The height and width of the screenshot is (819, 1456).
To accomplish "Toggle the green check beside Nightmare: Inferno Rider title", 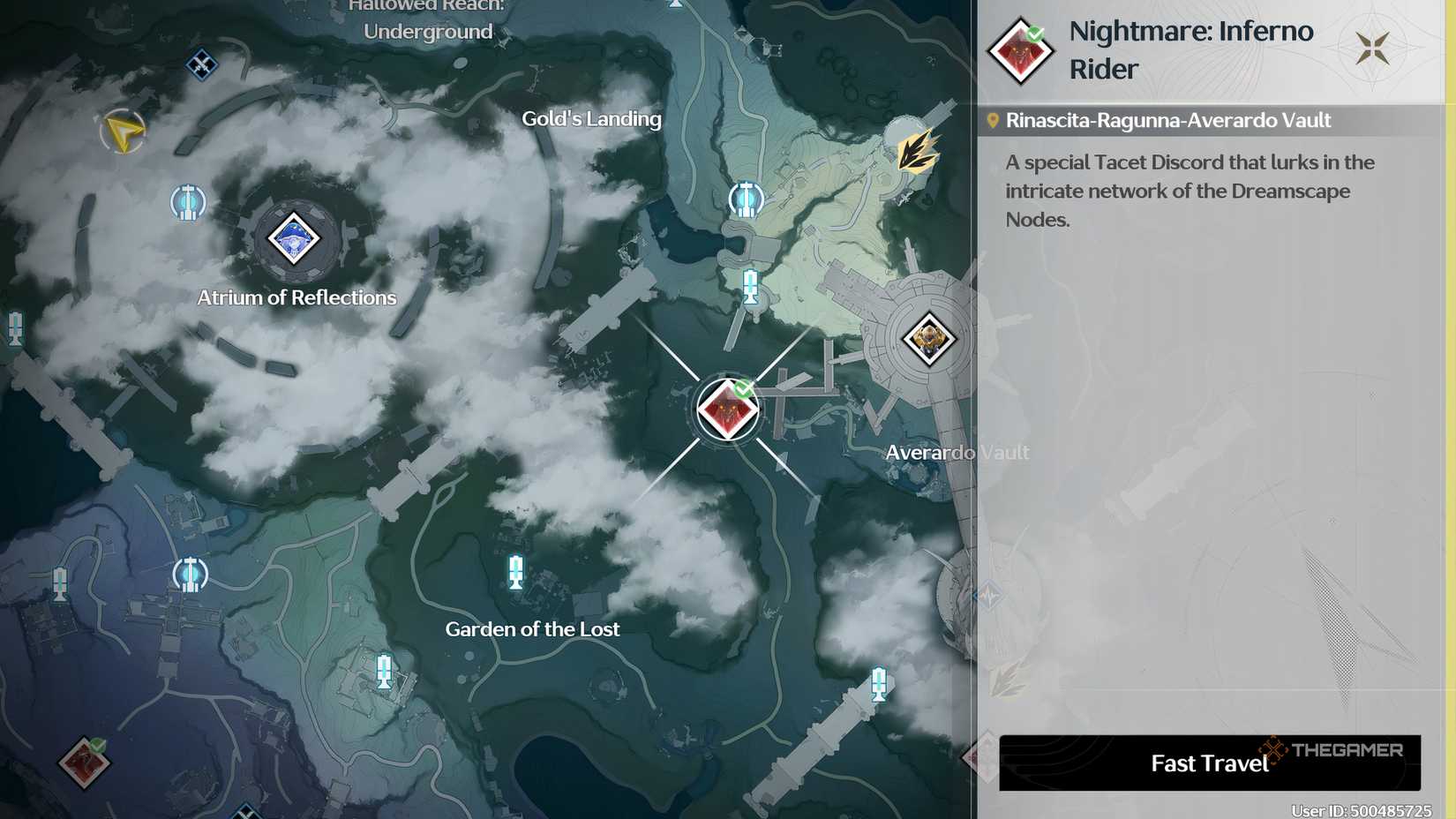I will tap(1037, 34).
